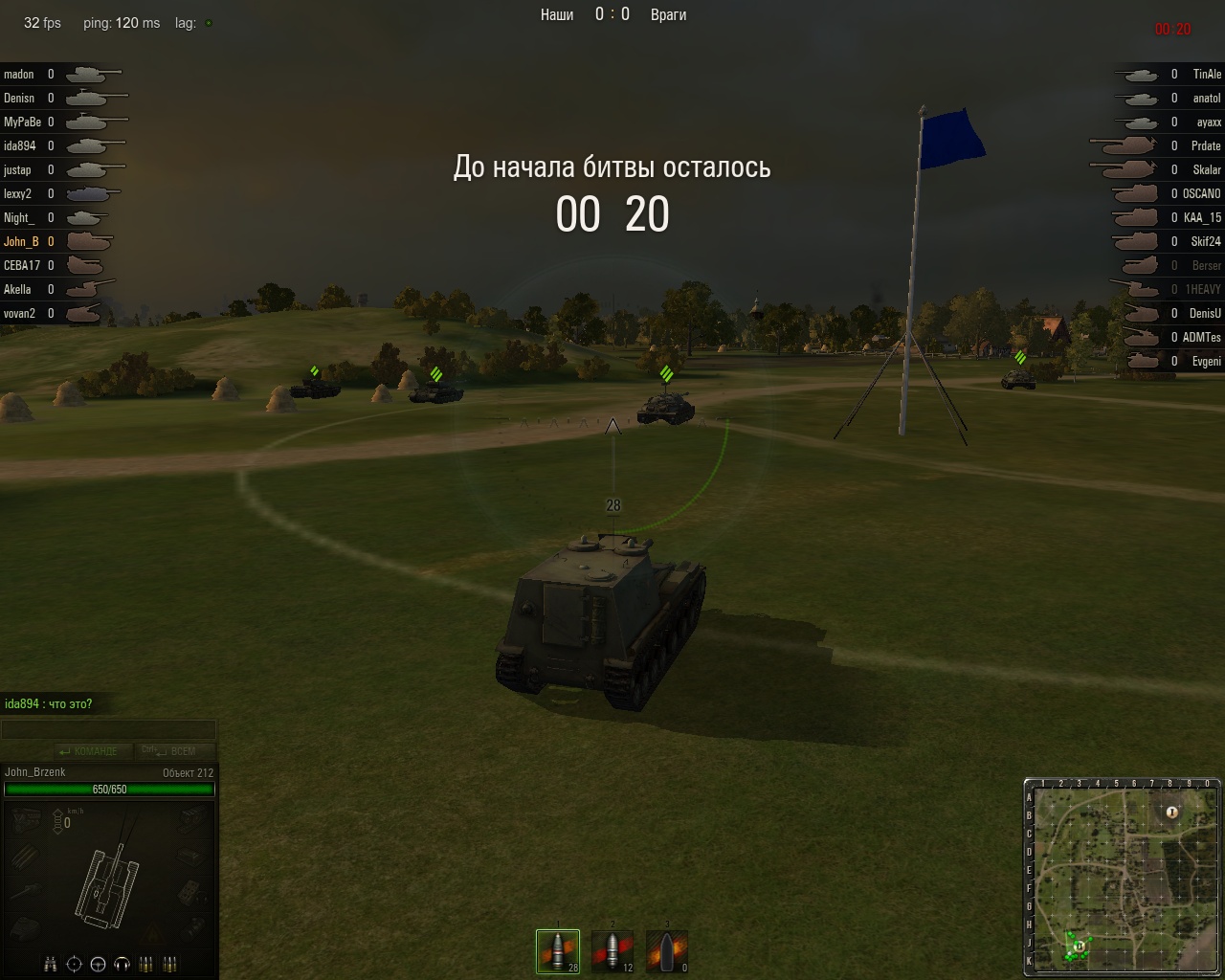Screen dimensions: 1225x980
Task: Select ally vovan2 in the team roster
Action: tap(20, 314)
